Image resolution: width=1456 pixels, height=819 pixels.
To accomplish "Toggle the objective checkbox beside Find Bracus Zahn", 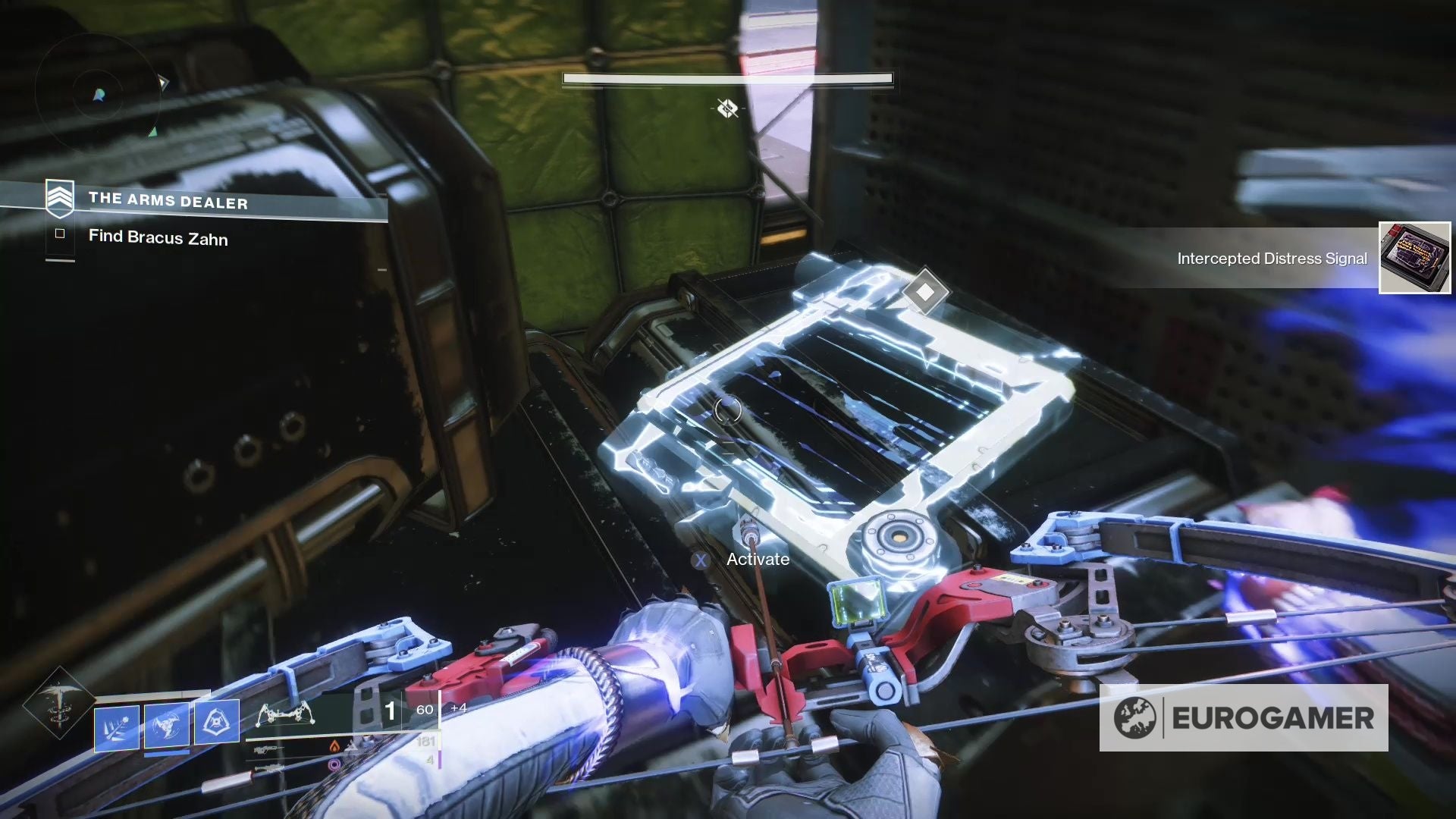I will tap(58, 236).
